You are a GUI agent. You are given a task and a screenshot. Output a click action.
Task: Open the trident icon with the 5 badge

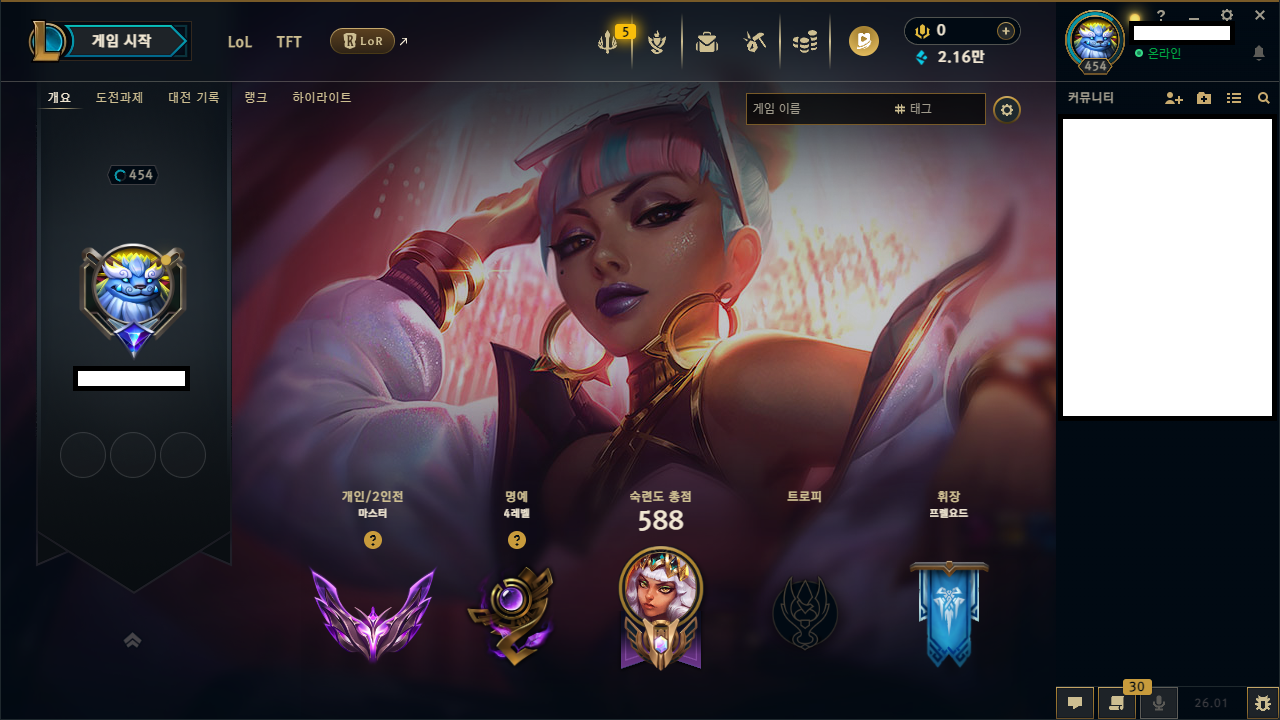(x=608, y=42)
